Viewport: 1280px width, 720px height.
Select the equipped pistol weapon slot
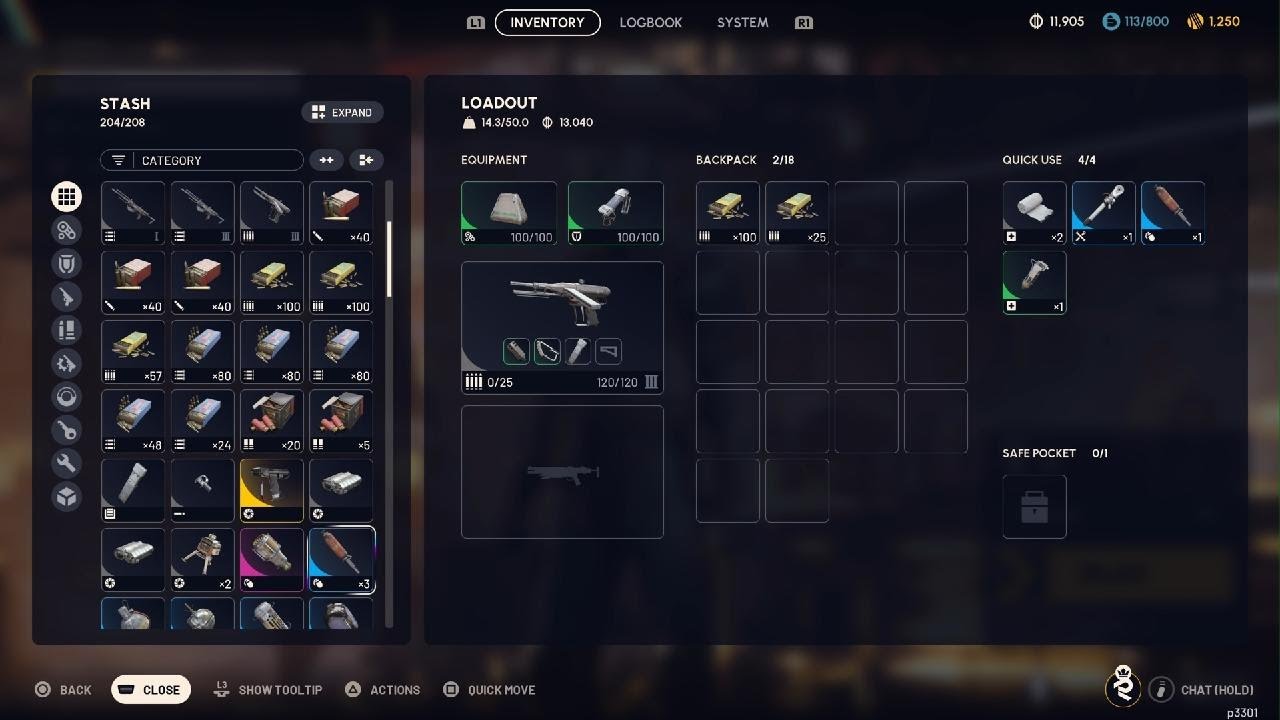562,327
